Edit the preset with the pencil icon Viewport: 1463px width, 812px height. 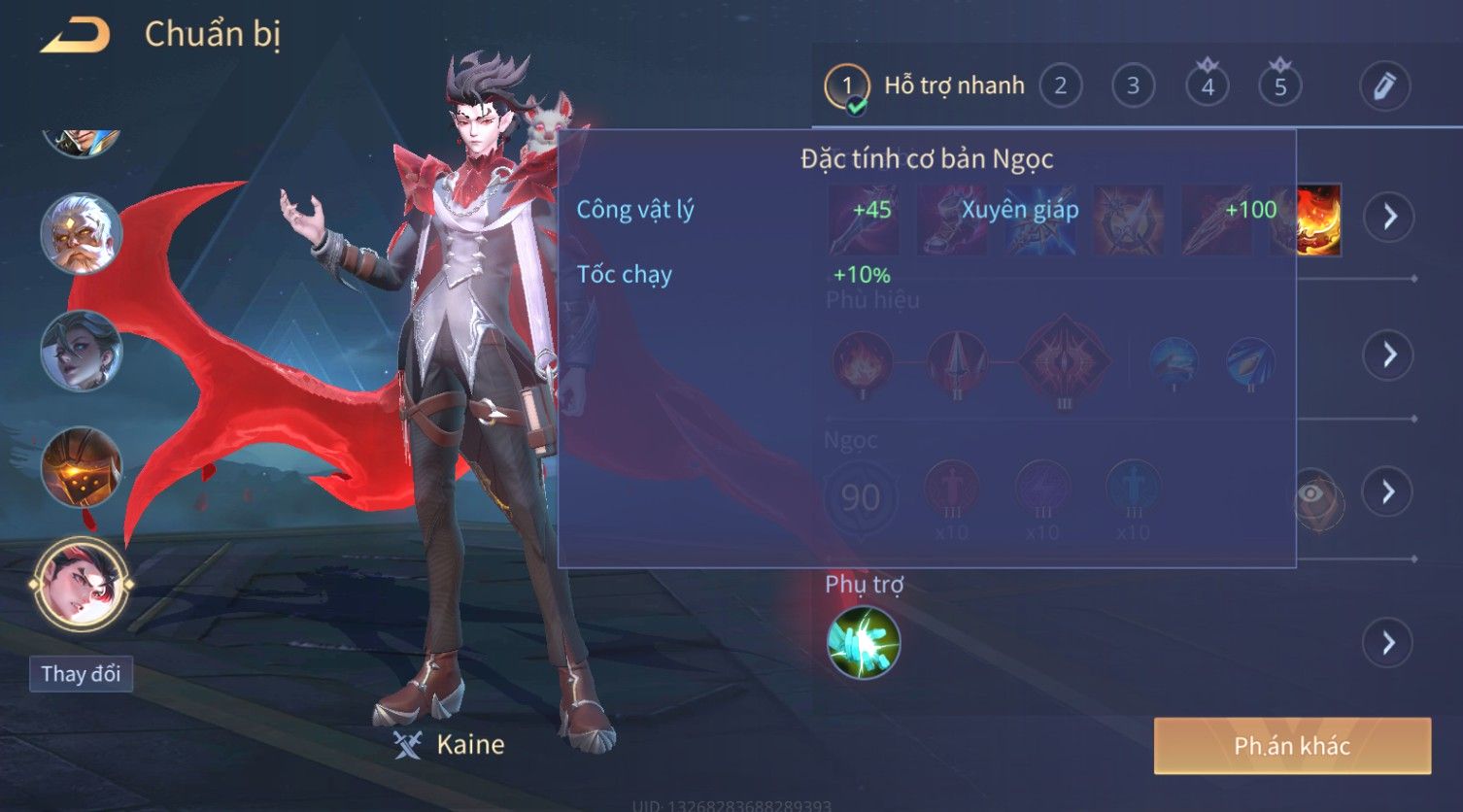click(x=1384, y=87)
